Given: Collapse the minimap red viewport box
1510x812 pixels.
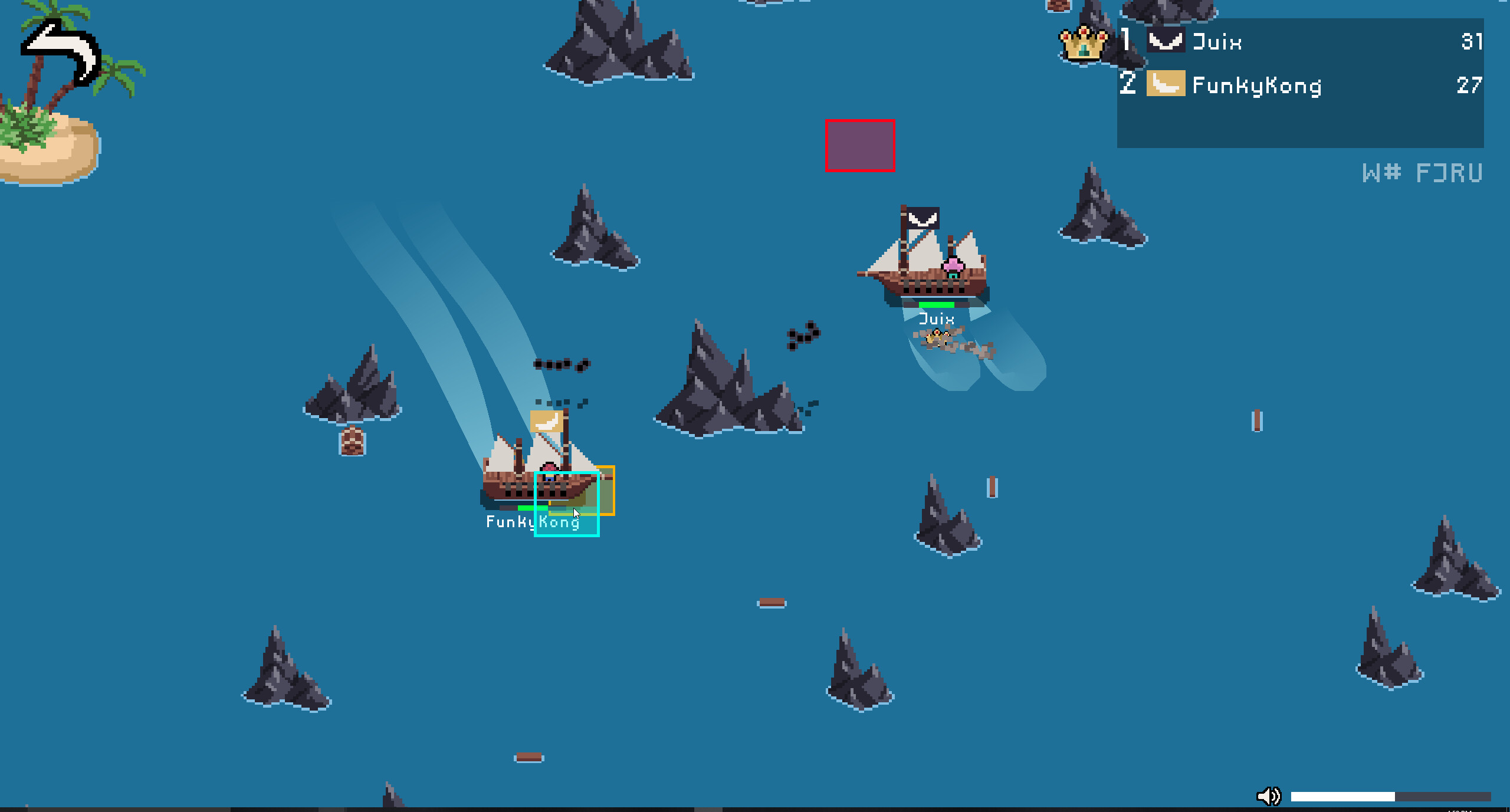Looking at the screenshot, I should pyautogui.click(x=861, y=146).
